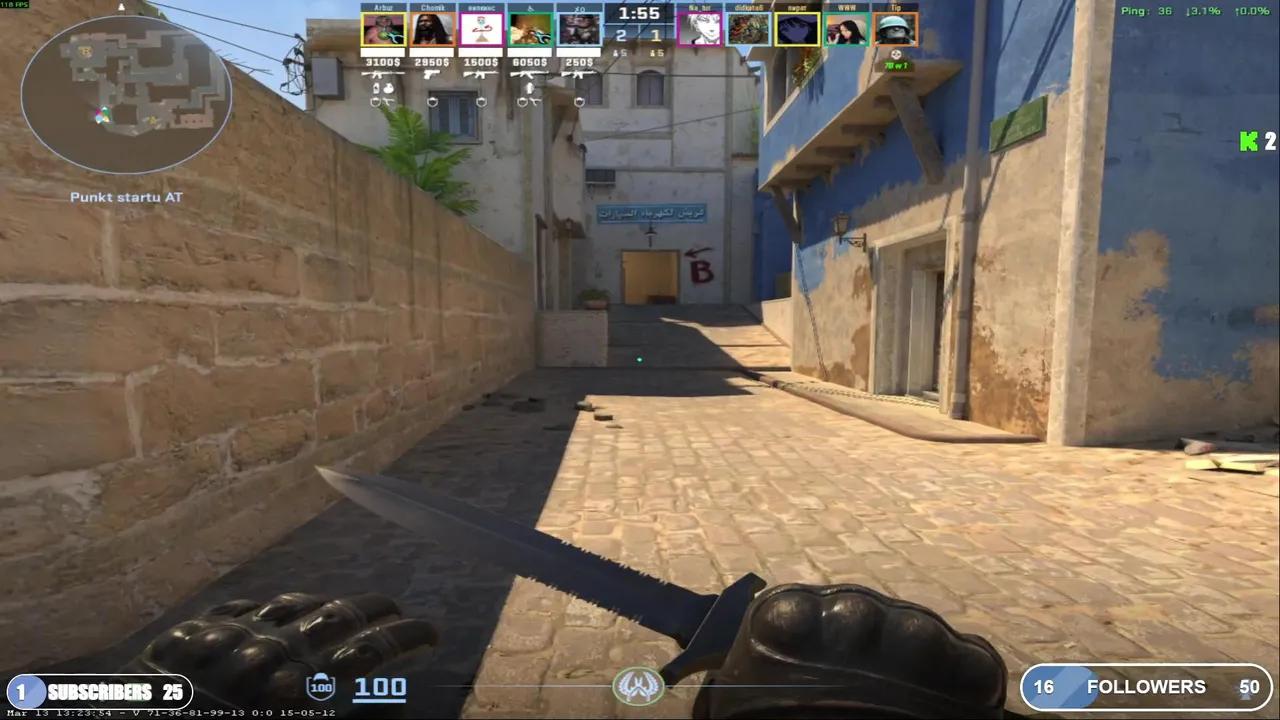1280x720 pixels.
Task: Click the Punkt startu AT label
Action: 126,197
